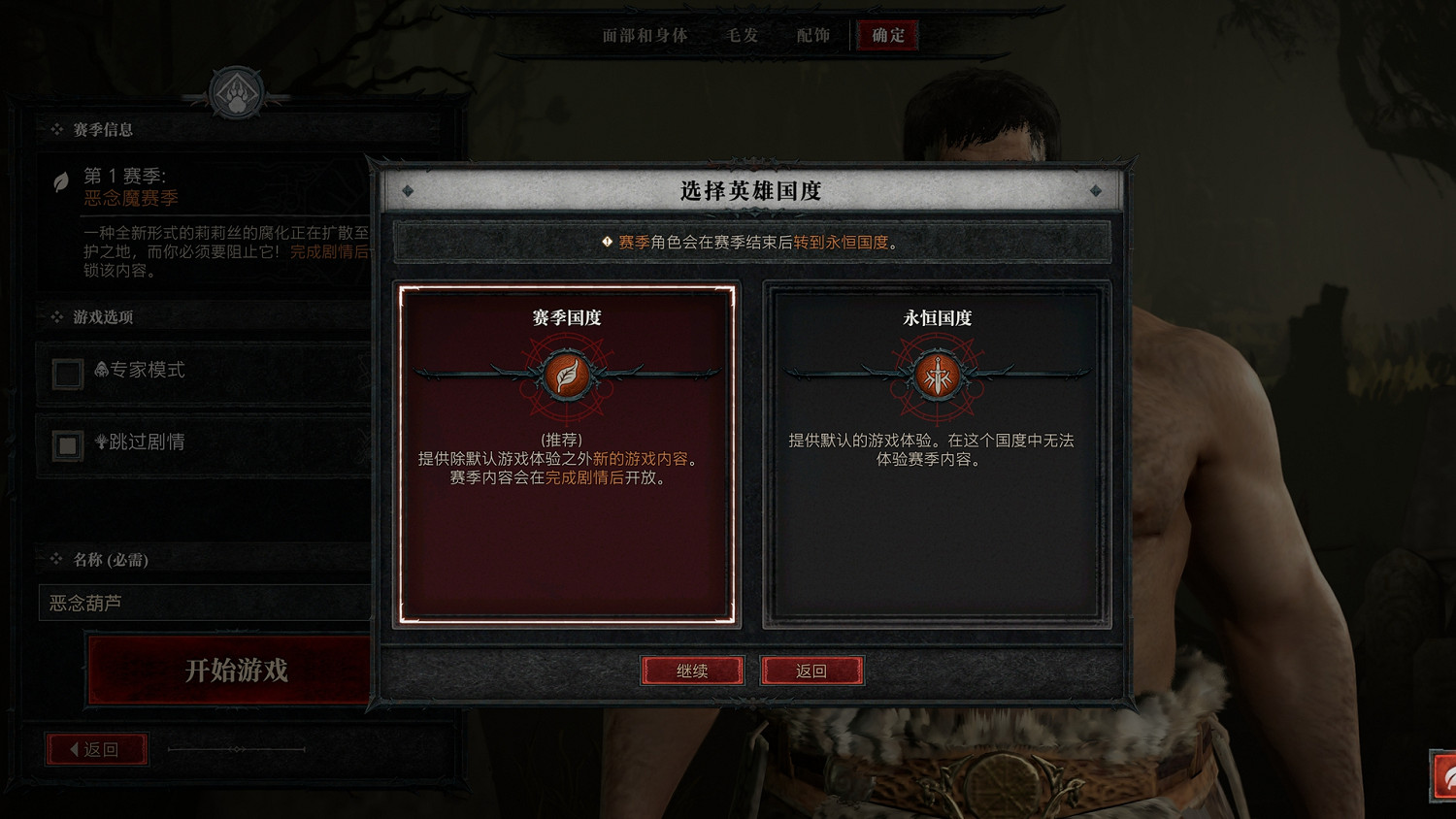
Task: Uncheck the 跳过剧情 checkbox
Action: [66, 444]
